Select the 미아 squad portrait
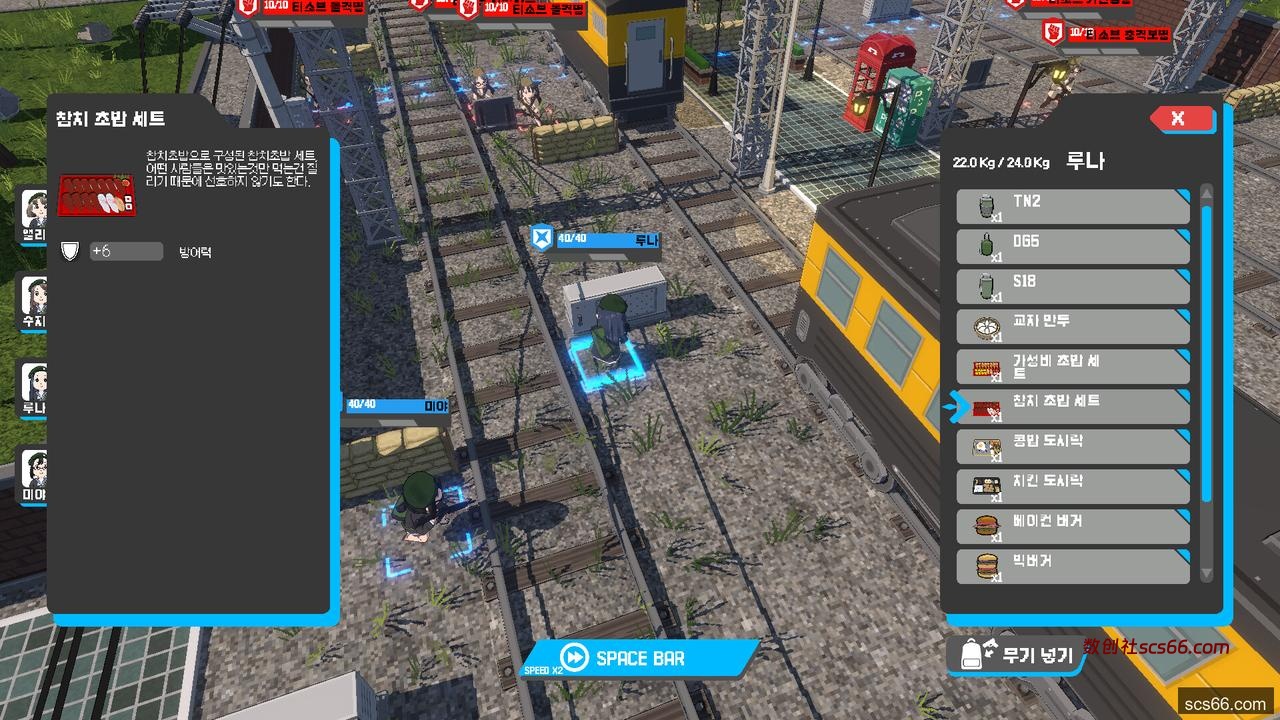 tap(34, 475)
